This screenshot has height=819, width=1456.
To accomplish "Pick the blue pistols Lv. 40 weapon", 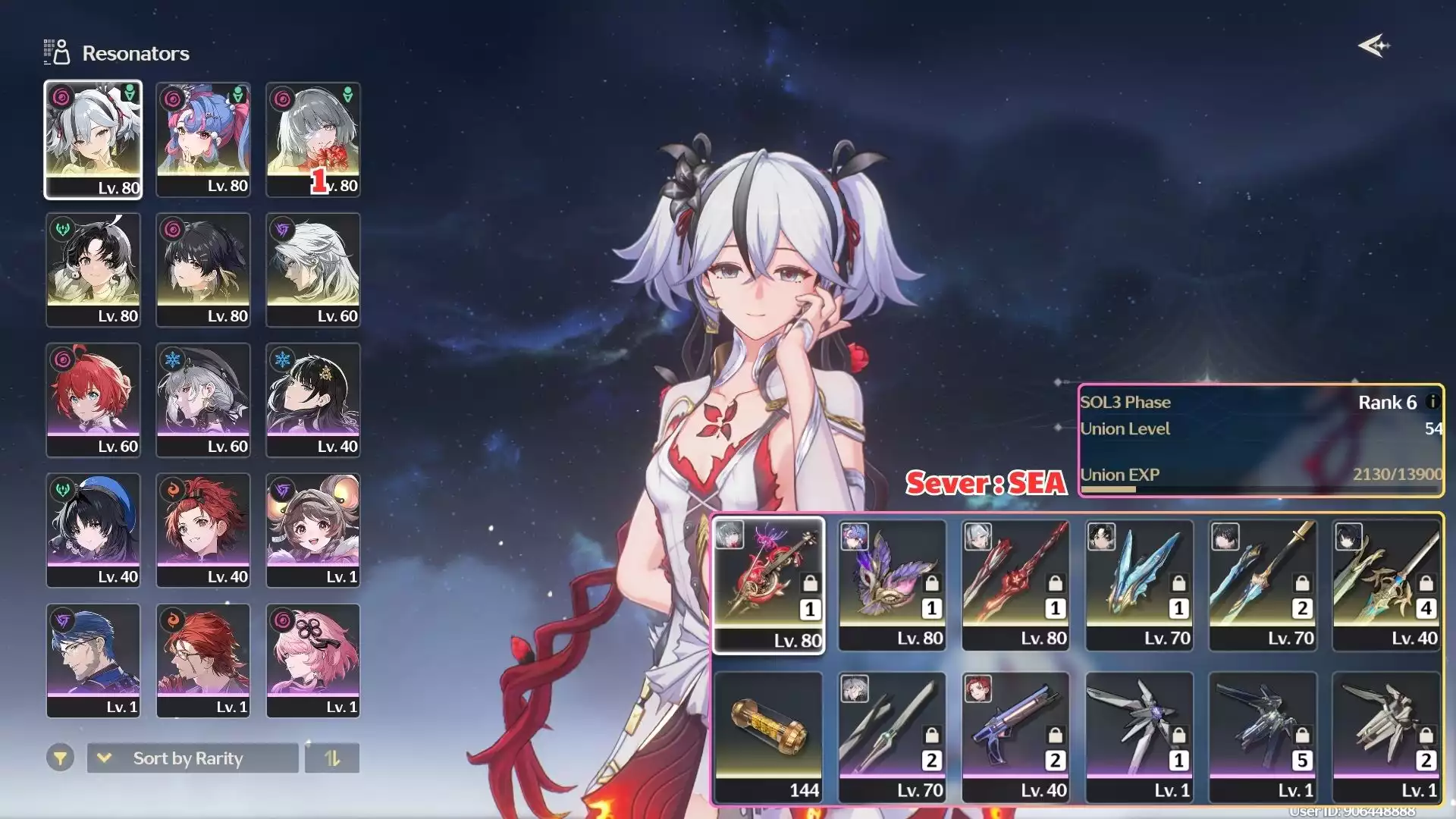I will (x=1016, y=736).
